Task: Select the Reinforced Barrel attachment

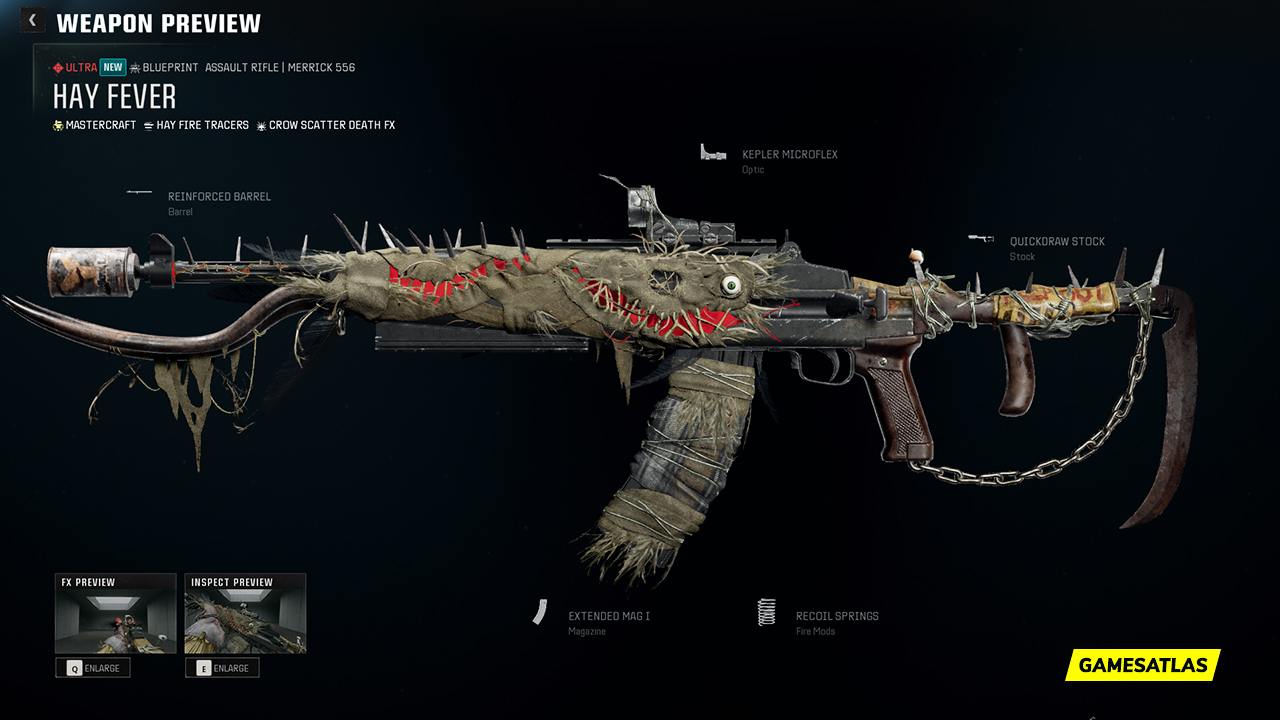Action: tap(218, 198)
